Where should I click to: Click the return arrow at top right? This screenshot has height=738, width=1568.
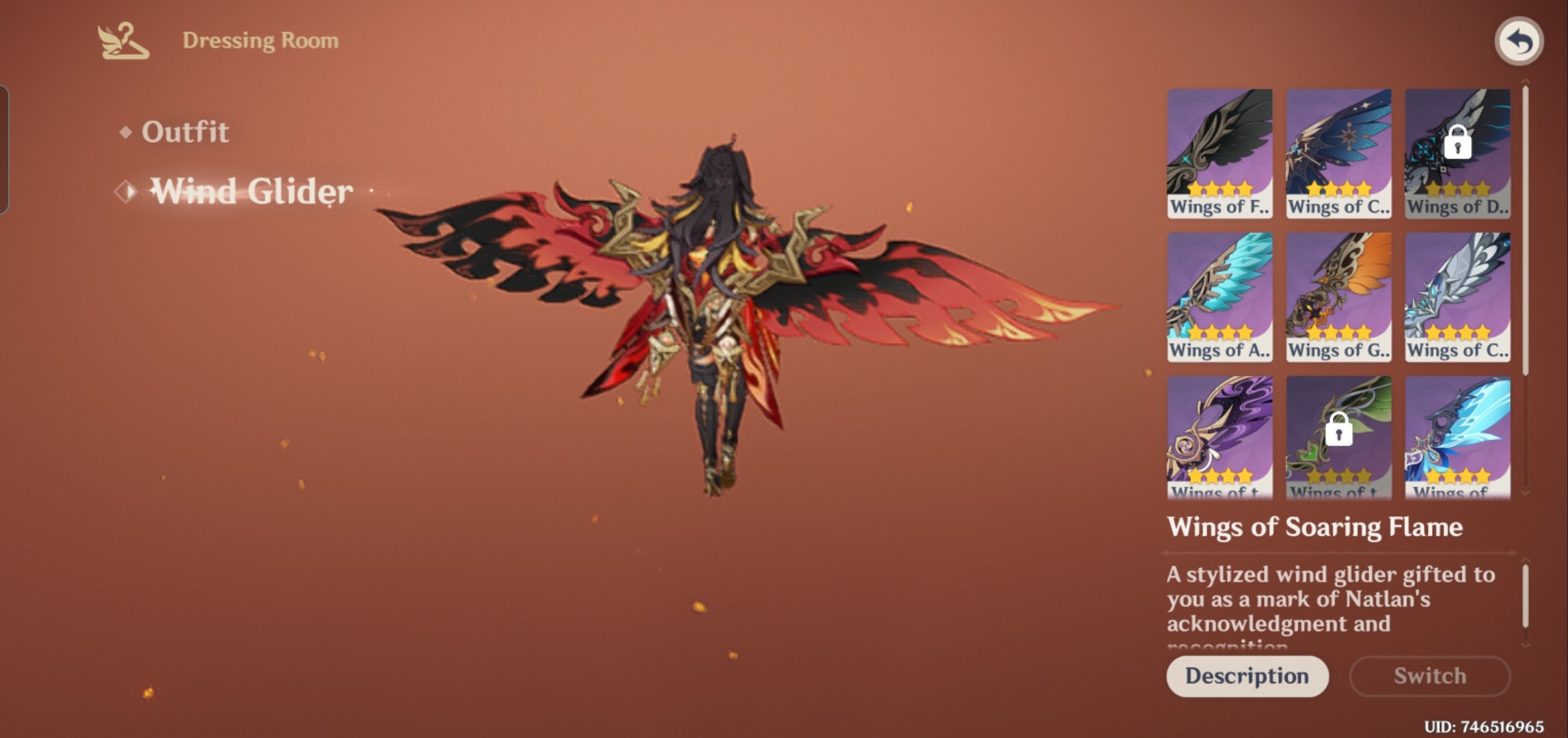pos(1518,41)
